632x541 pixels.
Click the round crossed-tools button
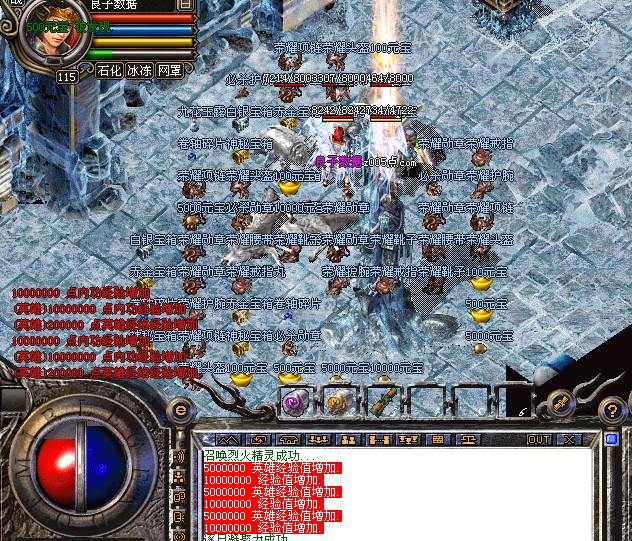pyautogui.click(x=563, y=403)
